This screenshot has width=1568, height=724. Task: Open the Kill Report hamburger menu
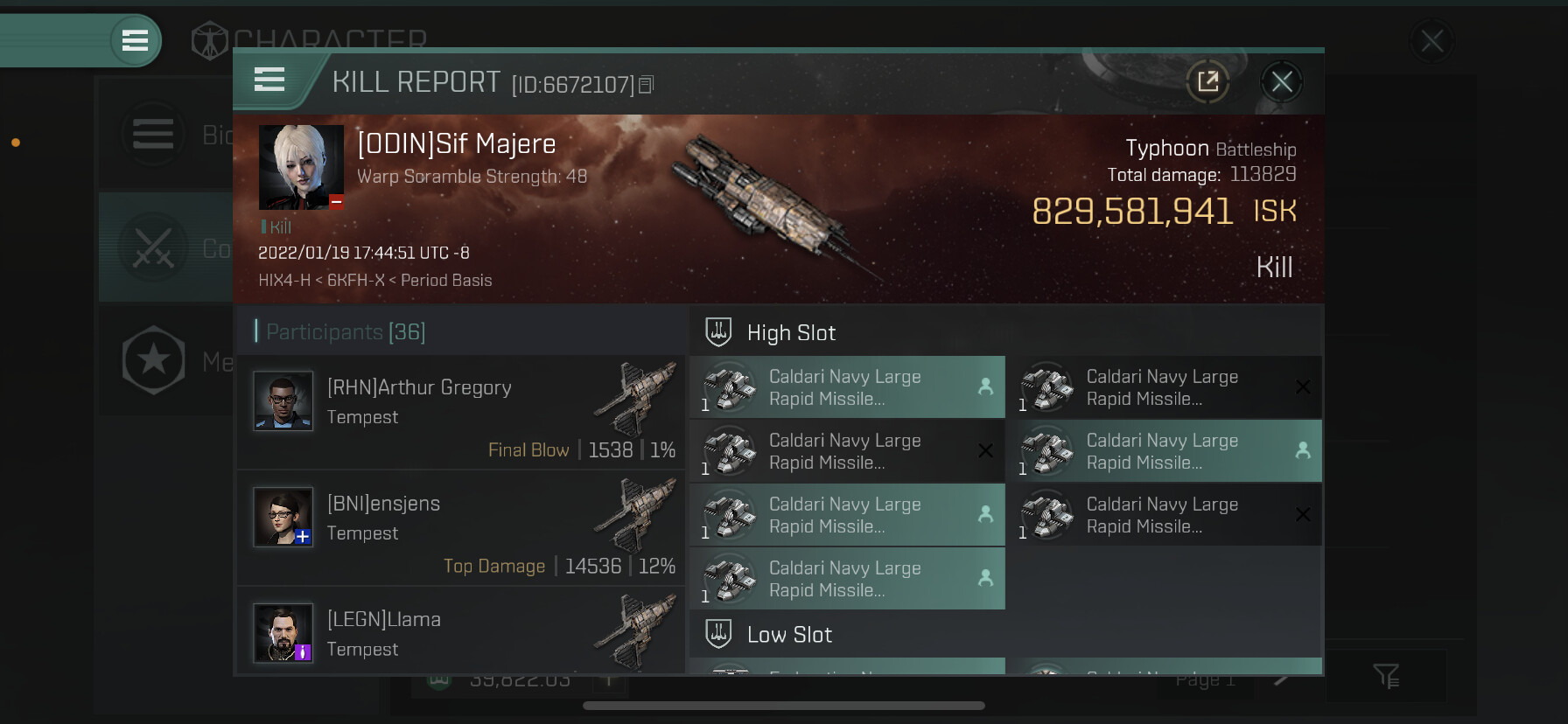269,80
